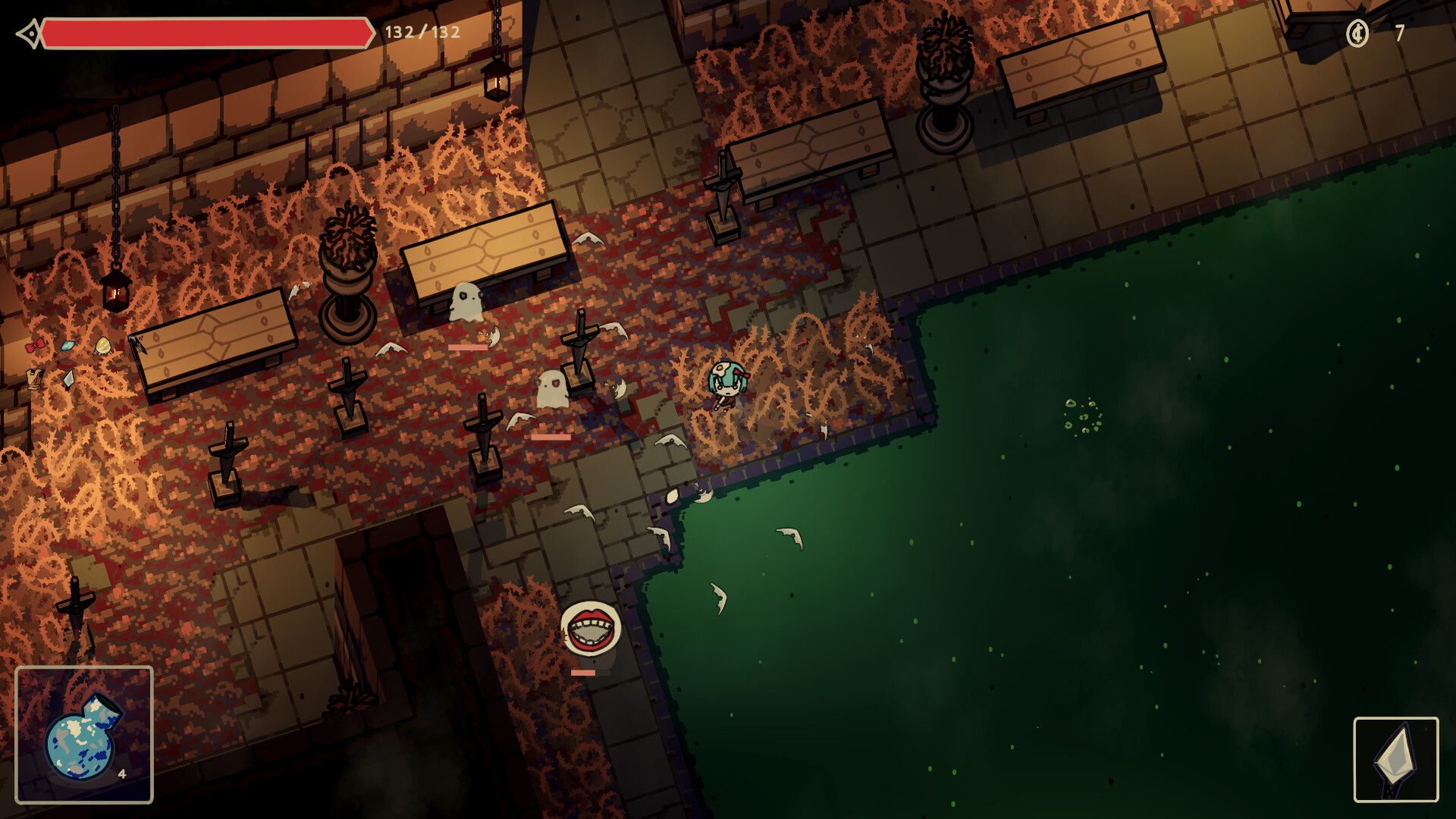Click the ghost under the upper table
Screen dimensions: 1456x819
pyautogui.click(x=466, y=301)
